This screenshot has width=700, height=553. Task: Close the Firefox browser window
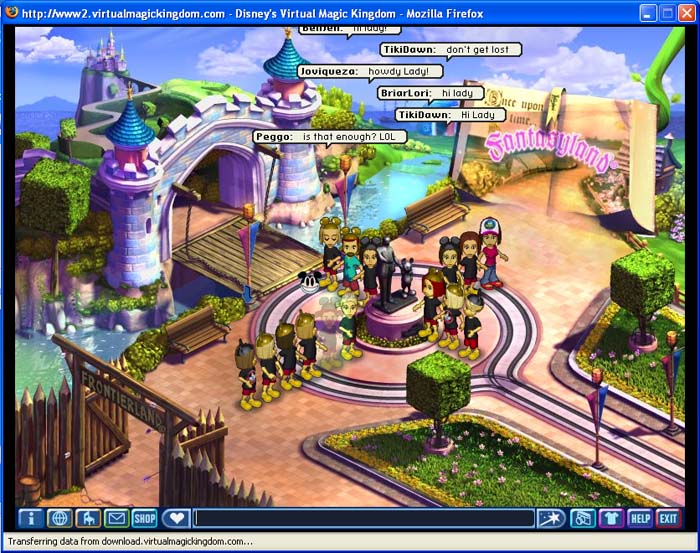tap(686, 12)
